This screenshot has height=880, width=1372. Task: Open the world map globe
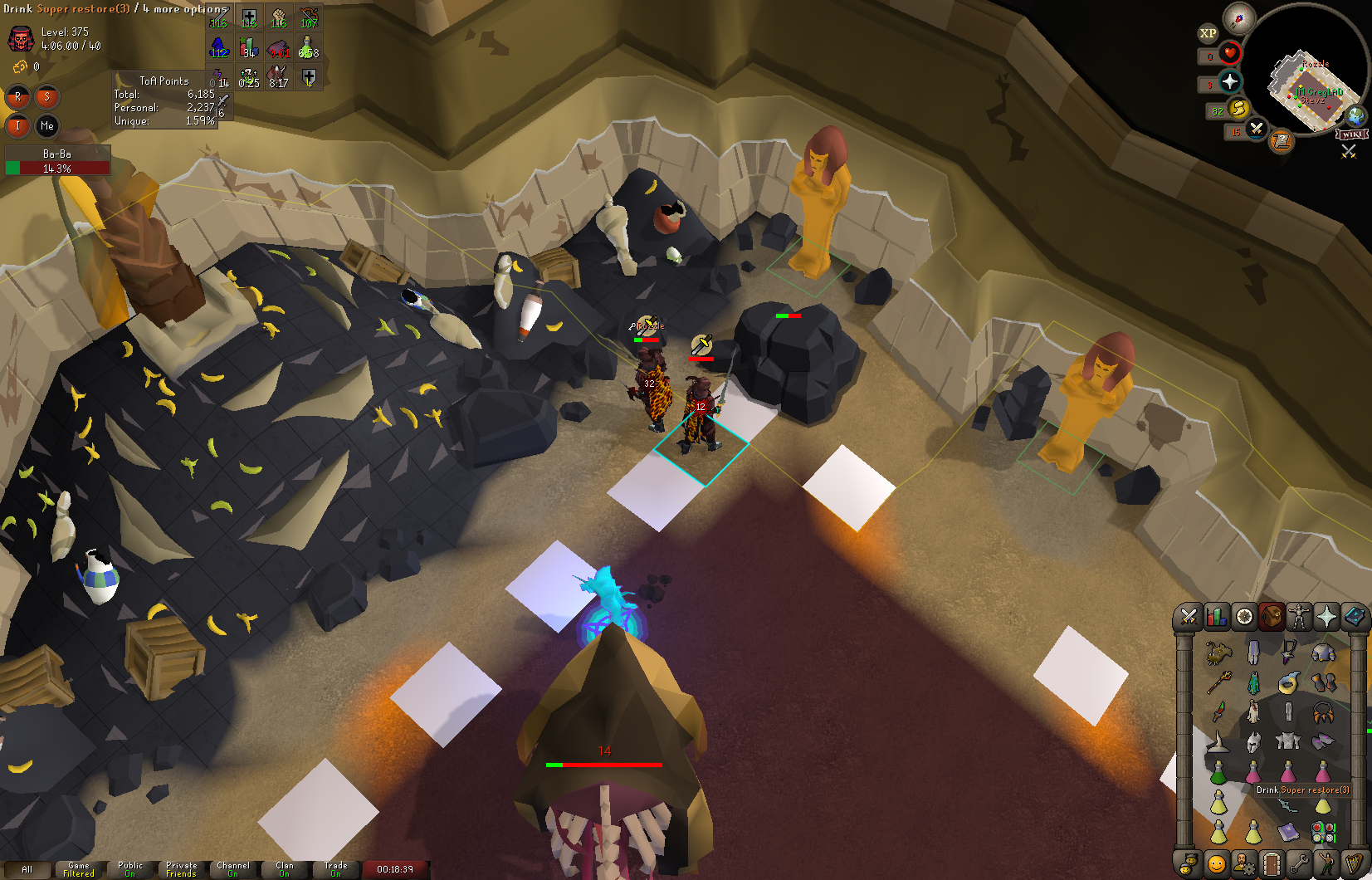point(1355,115)
